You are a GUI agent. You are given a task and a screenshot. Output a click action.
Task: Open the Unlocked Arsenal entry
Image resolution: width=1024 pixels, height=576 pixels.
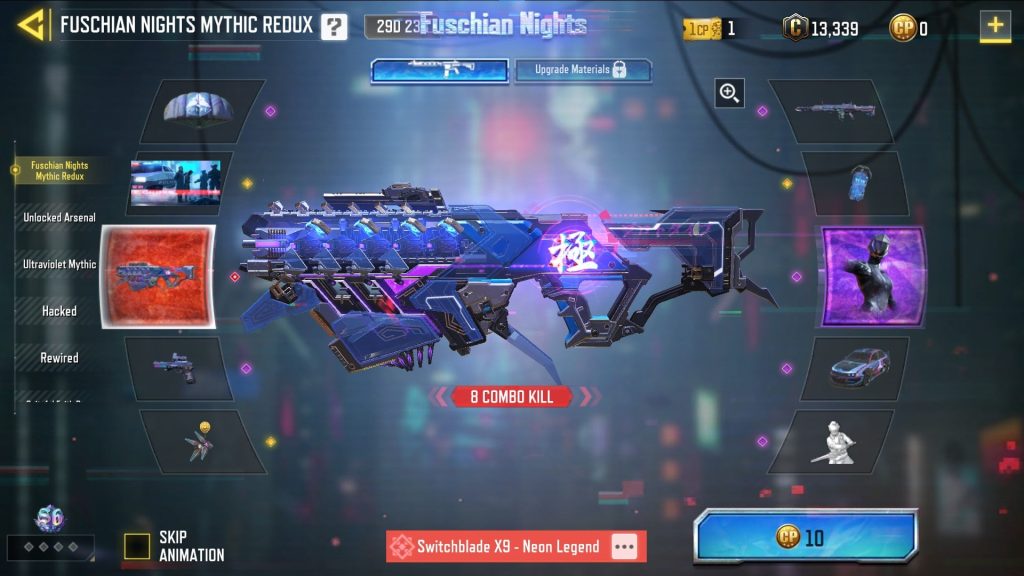(x=59, y=217)
